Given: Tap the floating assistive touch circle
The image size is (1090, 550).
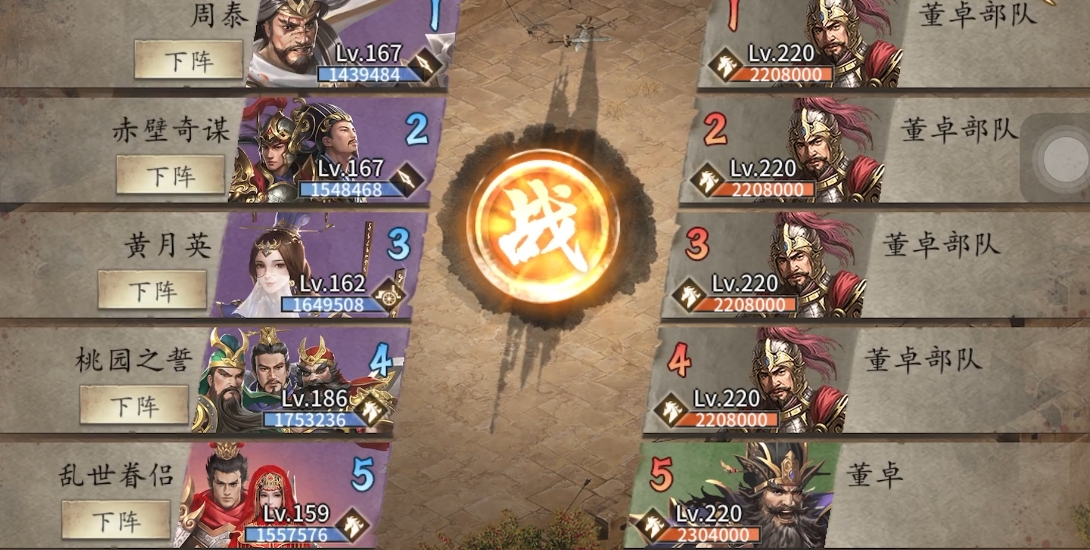Looking at the screenshot, I should pyautogui.click(x=1059, y=159).
